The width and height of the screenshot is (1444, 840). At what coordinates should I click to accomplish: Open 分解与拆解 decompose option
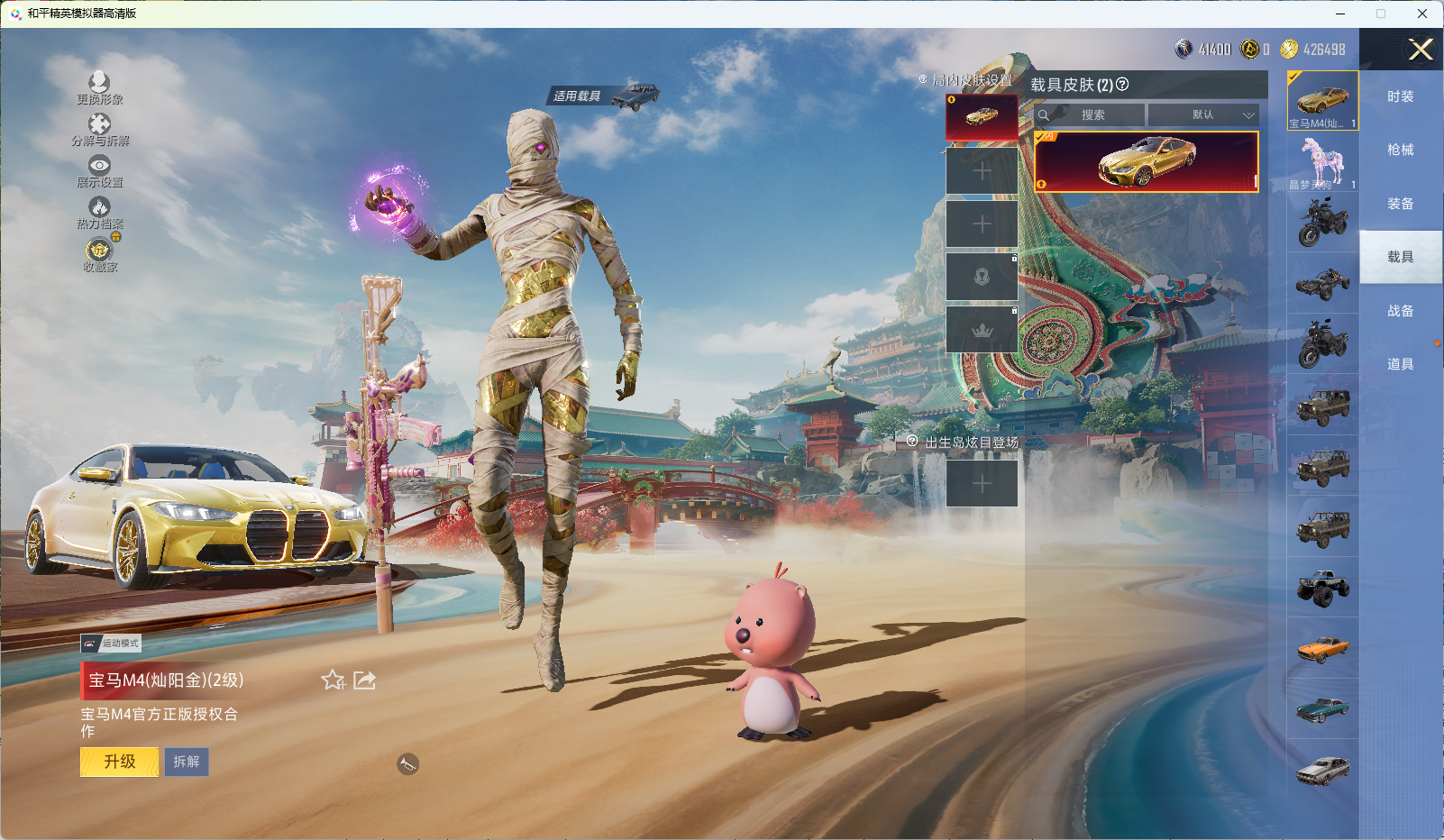tap(99, 130)
